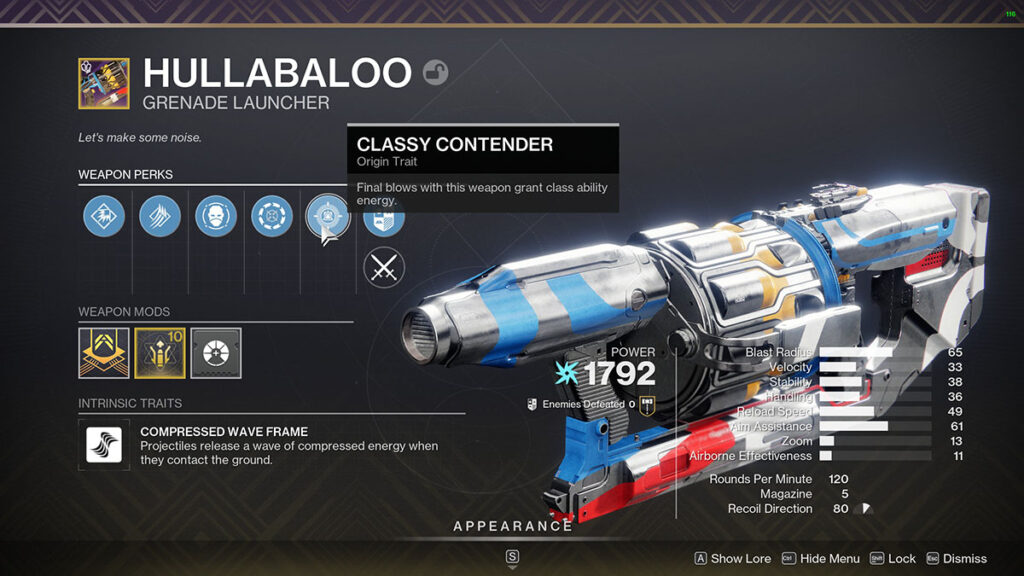Select the yellow weapon mod marked 10
This screenshot has height=576, width=1024.
[x=160, y=353]
